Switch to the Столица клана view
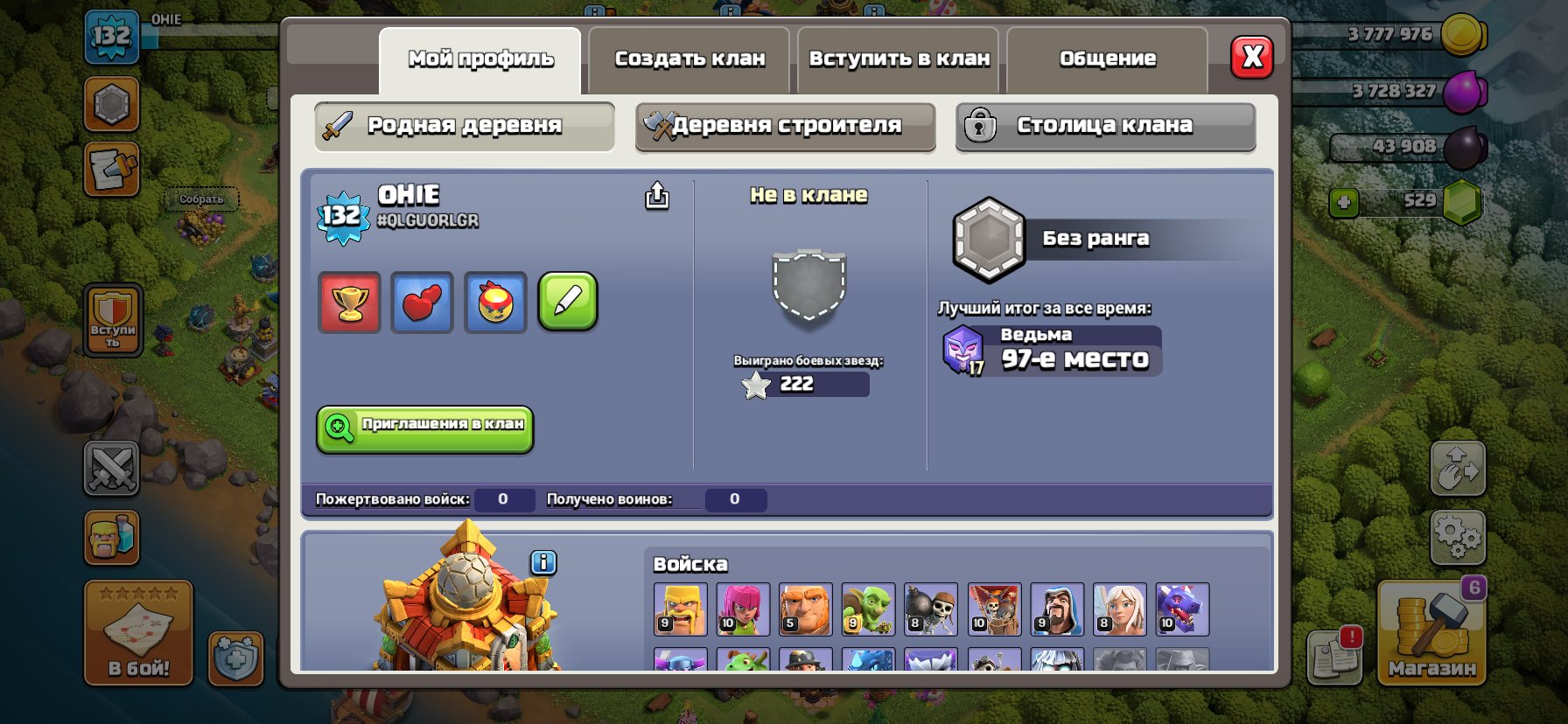Image resolution: width=1568 pixels, height=724 pixels. [x=1104, y=125]
